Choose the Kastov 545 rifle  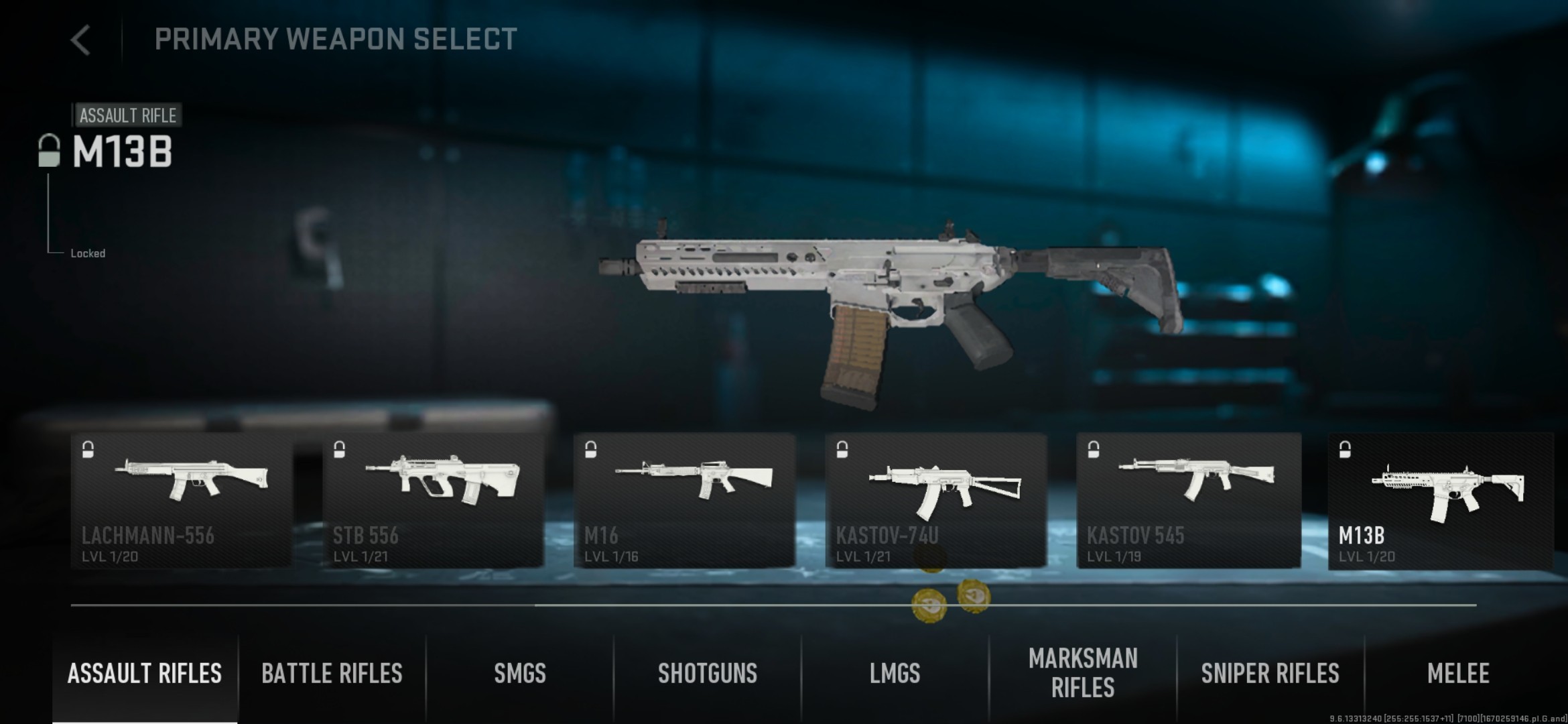pyautogui.click(x=1188, y=501)
